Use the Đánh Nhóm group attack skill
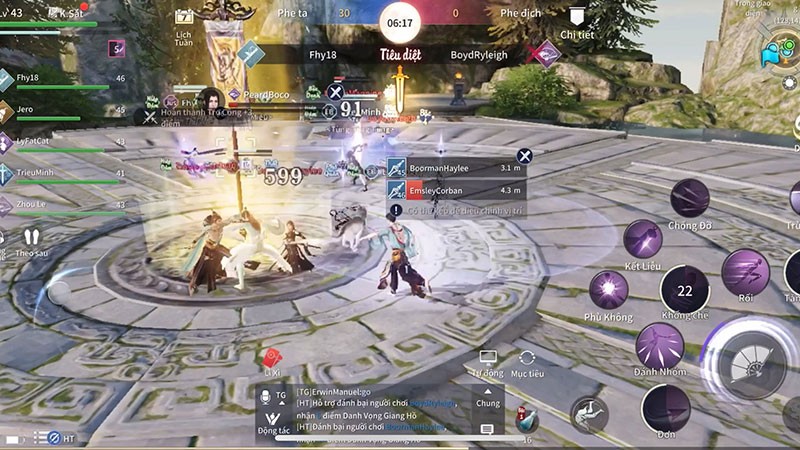 tap(659, 345)
